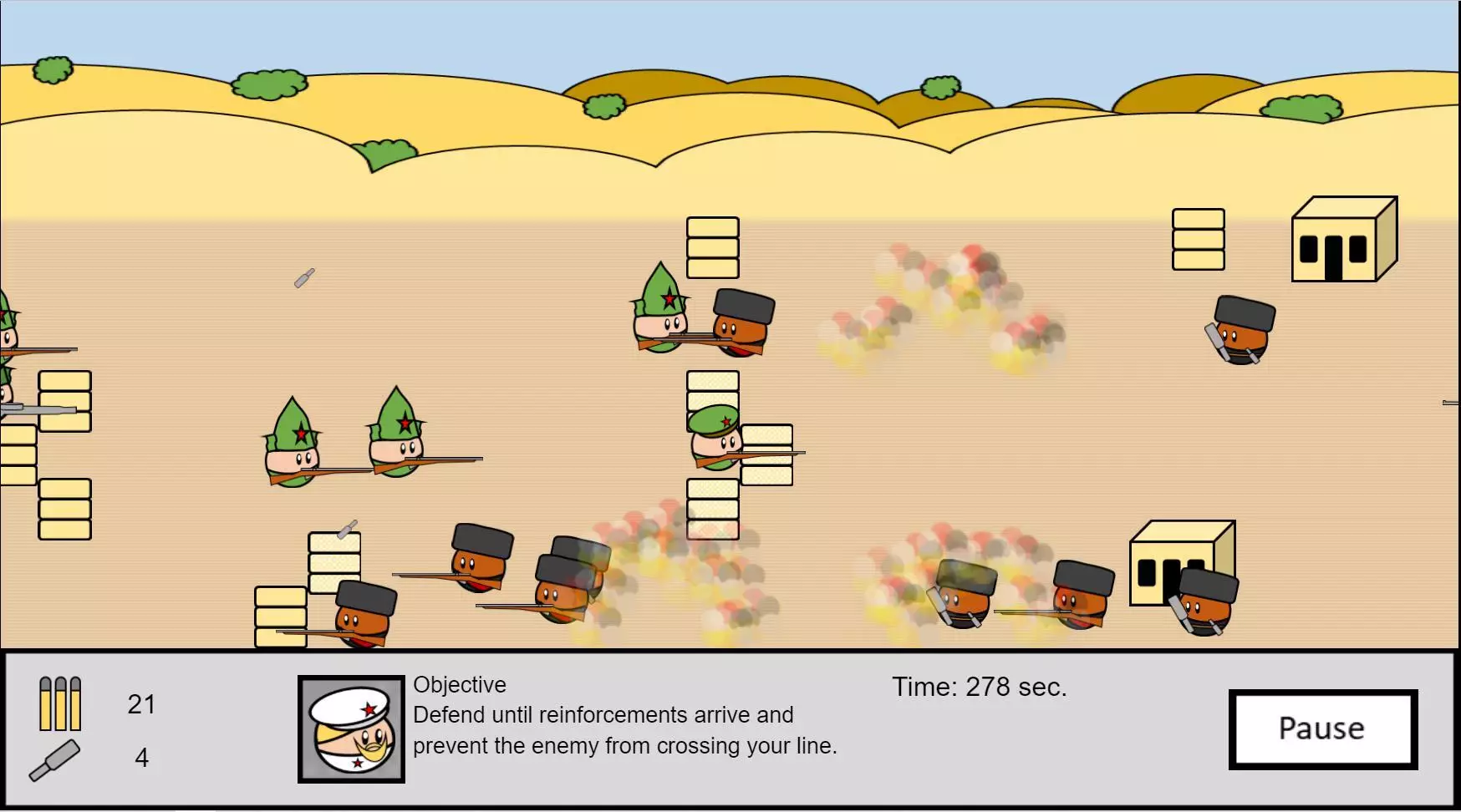The height and width of the screenshot is (812, 1461).
Task: Click the commander portrait in the objective panel
Action: coord(351,729)
